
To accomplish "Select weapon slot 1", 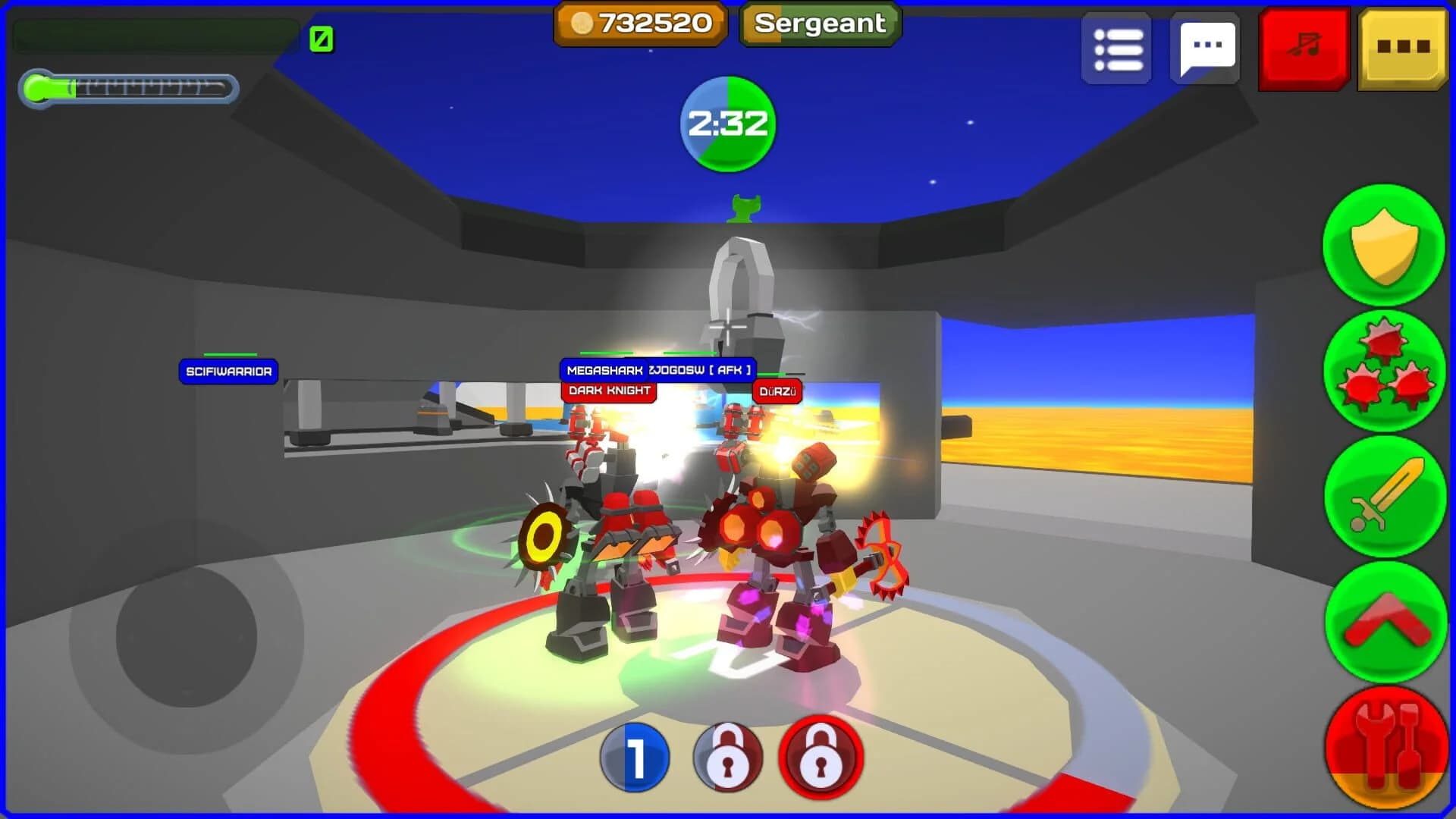I will [635, 758].
